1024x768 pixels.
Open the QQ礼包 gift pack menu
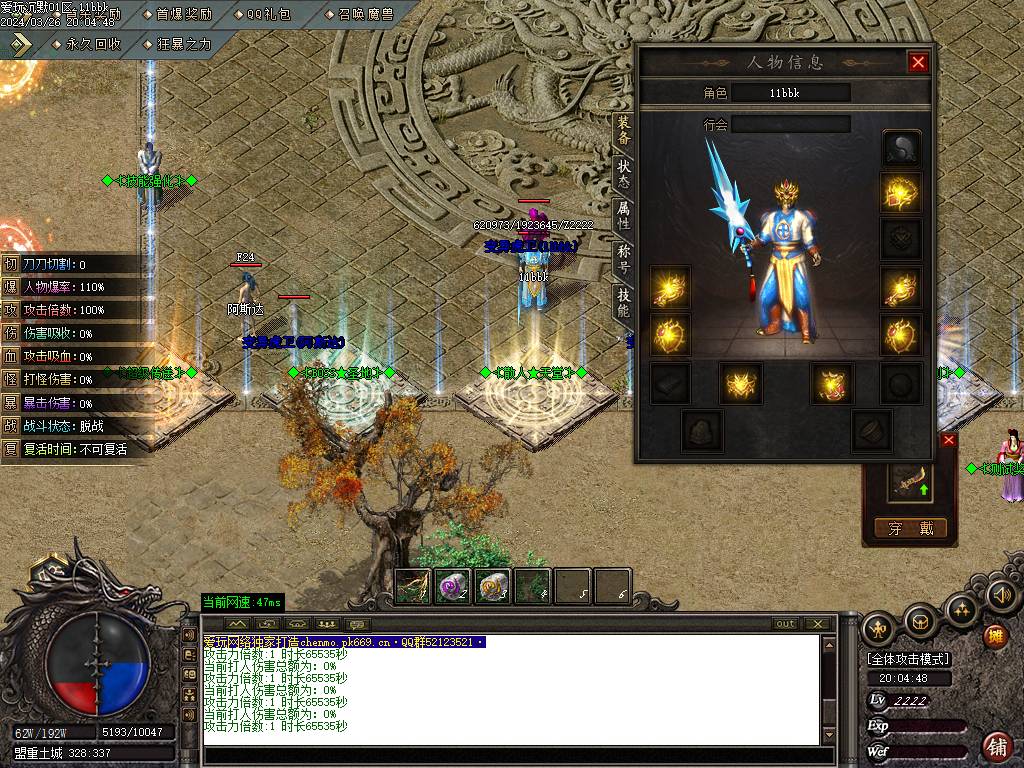click(x=270, y=14)
